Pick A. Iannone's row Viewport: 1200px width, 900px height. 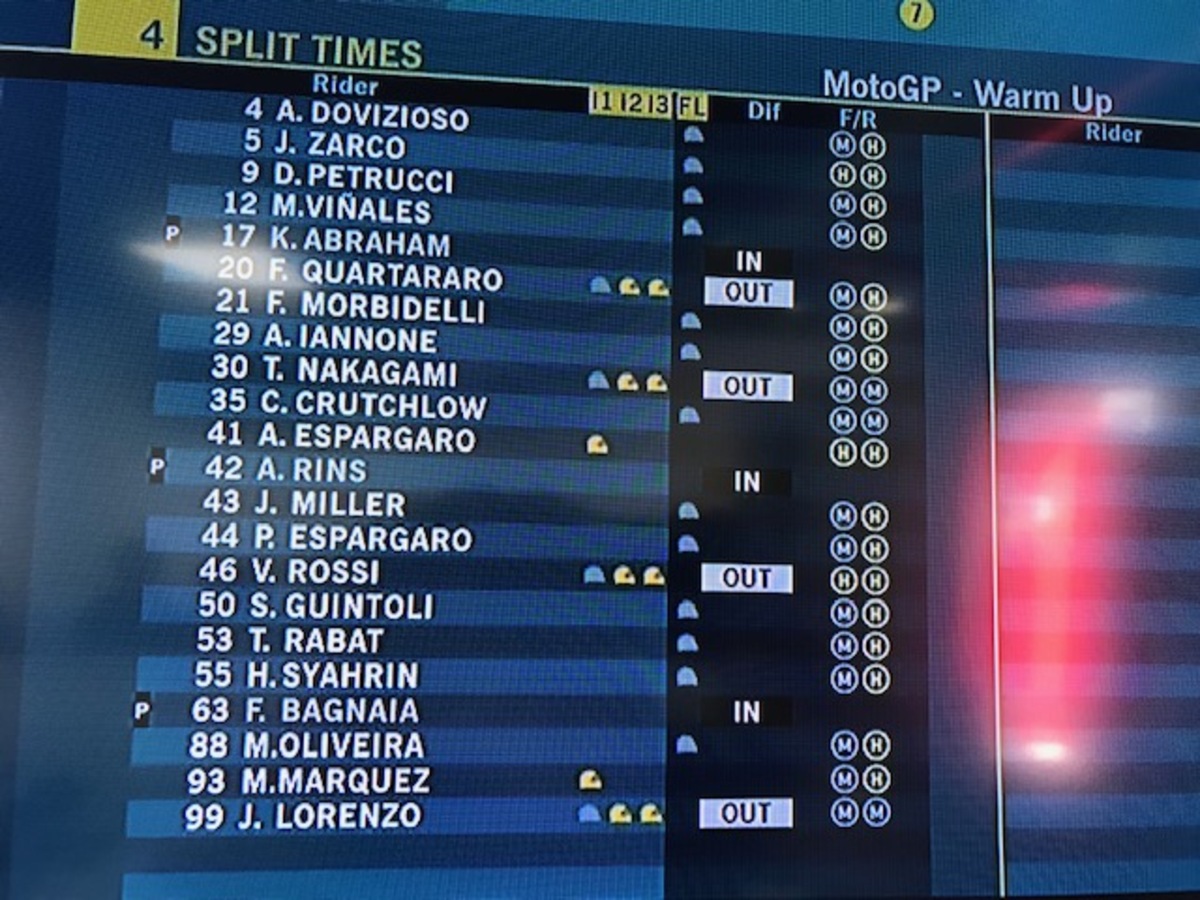350,339
